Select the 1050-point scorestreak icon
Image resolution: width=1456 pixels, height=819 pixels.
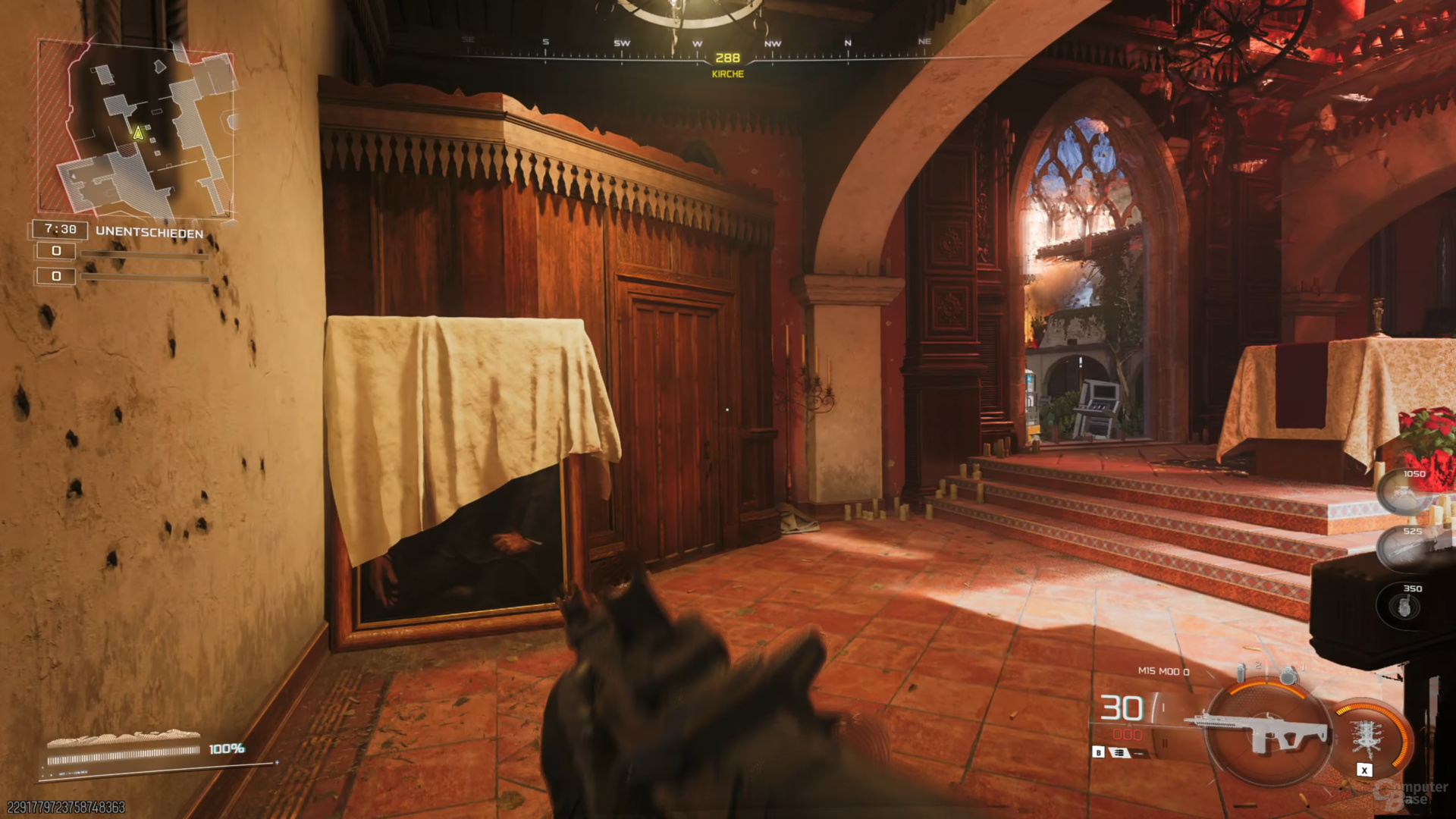[x=1403, y=491]
